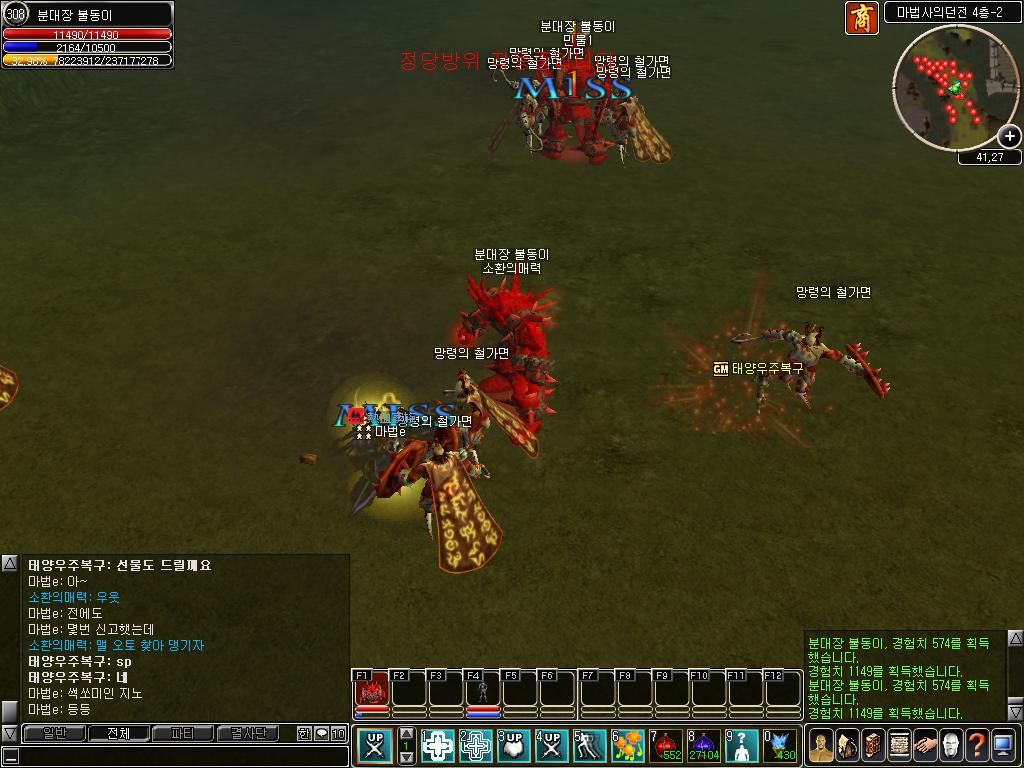Select the F1 red monster summon slot
The image size is (1024, 768).
point(372,691)
